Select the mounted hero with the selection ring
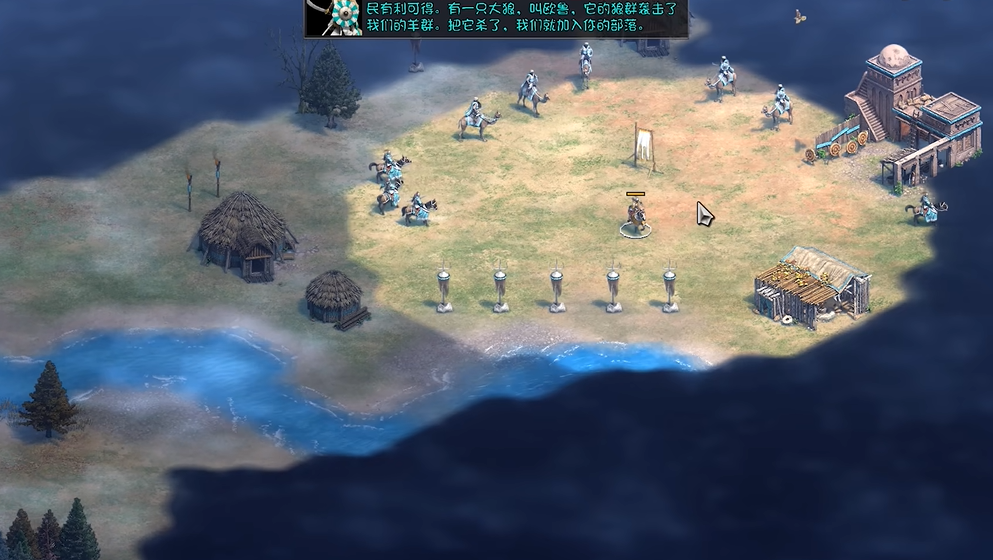The image size is (993, 560). point(635,216)
